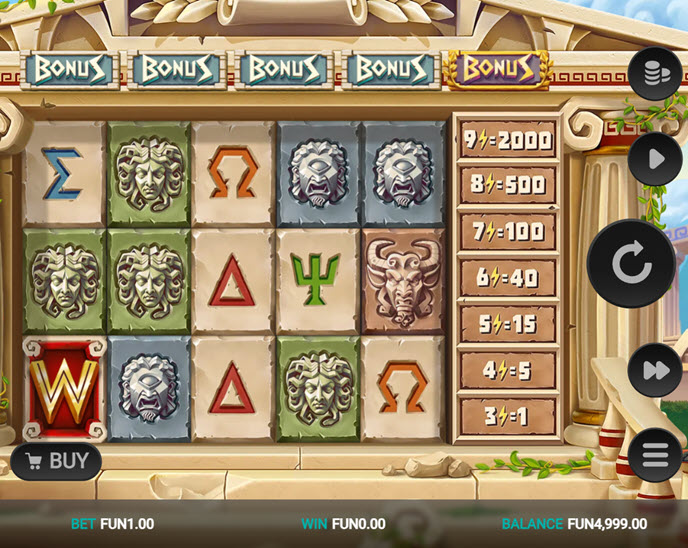Start autoplay with the play triangle button
Screen dimensions: 688x548
655,159
